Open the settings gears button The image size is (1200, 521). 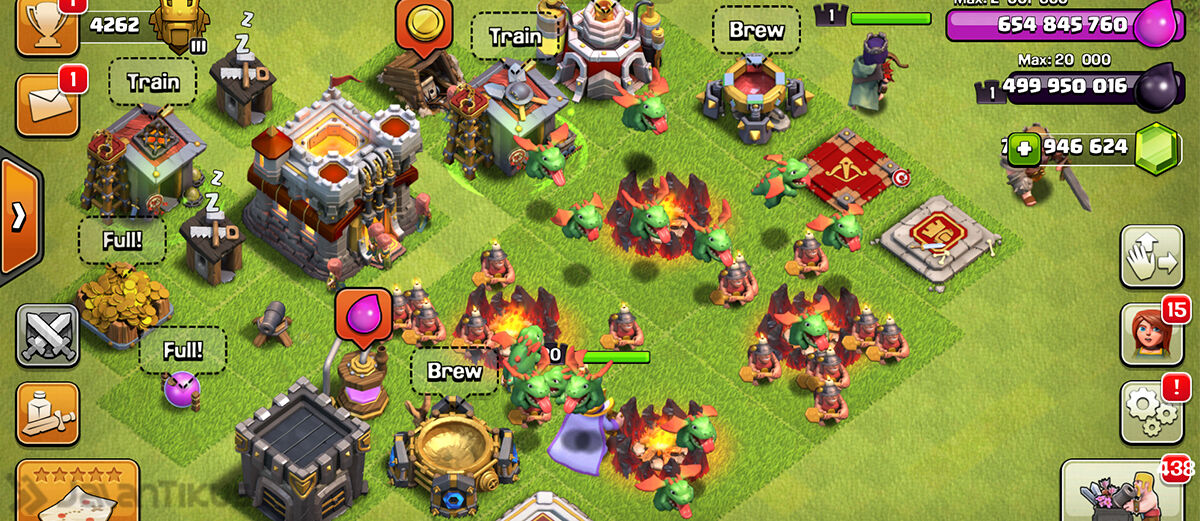click(x=1151, y=411)
